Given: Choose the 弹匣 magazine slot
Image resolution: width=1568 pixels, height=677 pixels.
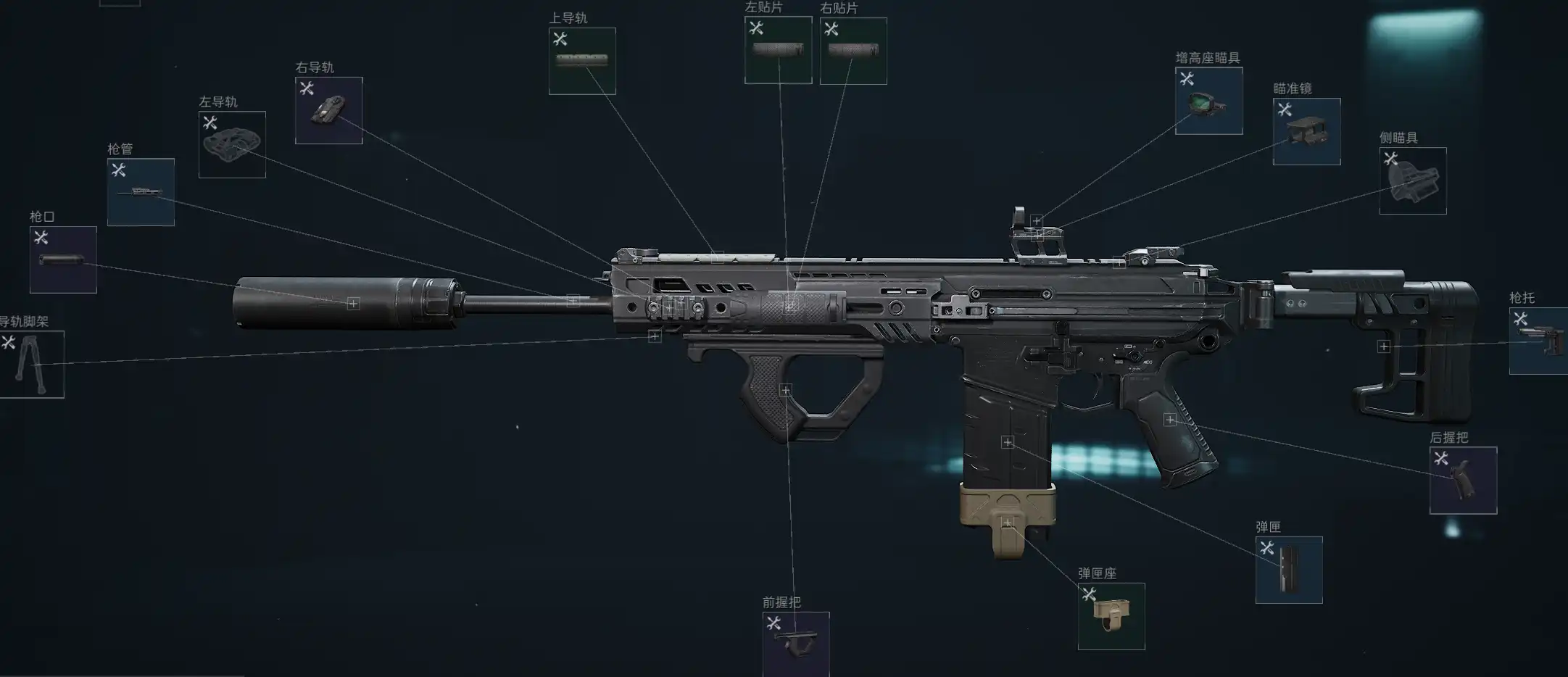Looking at the screenshot, I should coord(1289,570).
